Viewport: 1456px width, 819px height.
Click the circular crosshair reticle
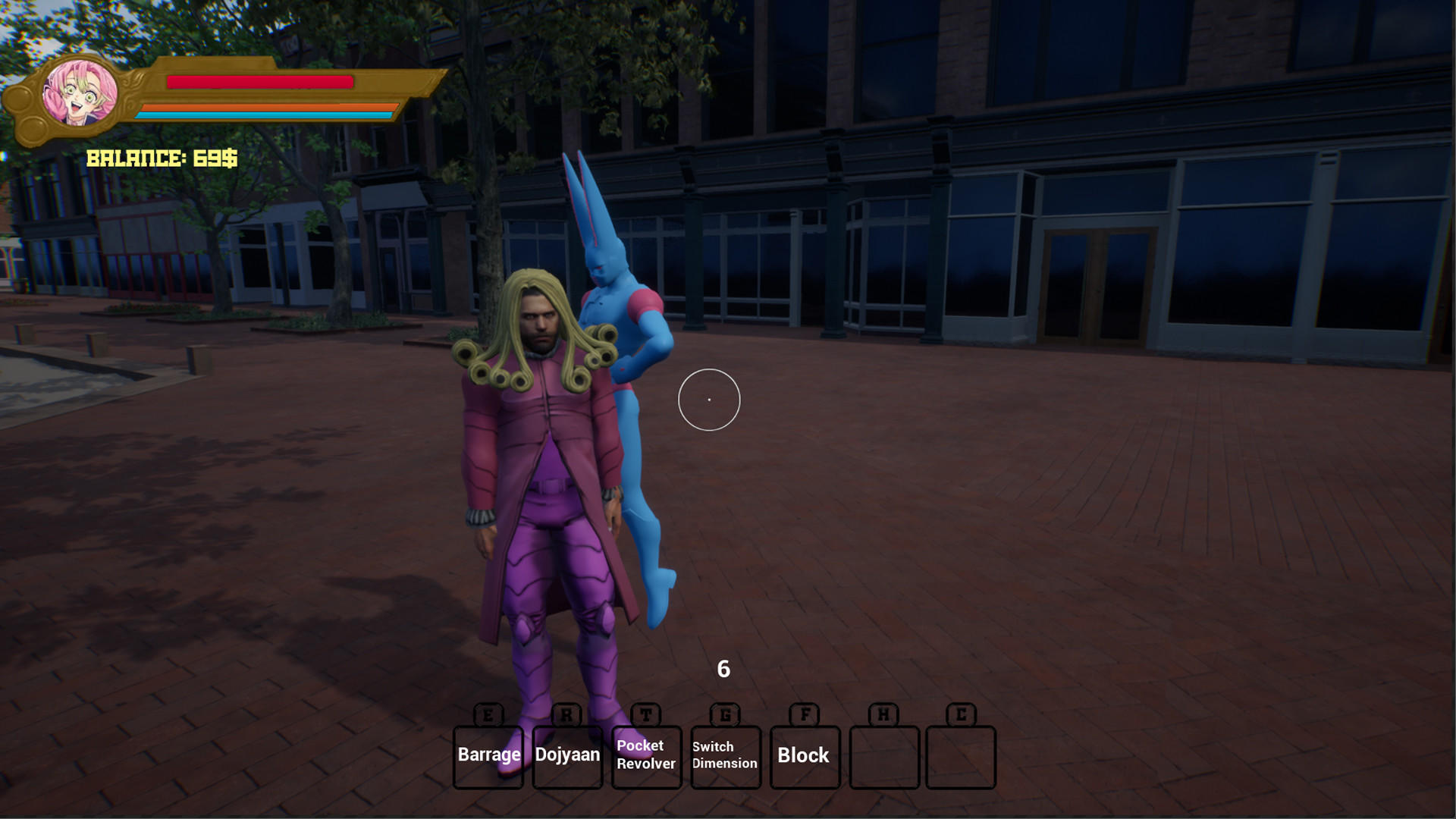coord(709,400)
